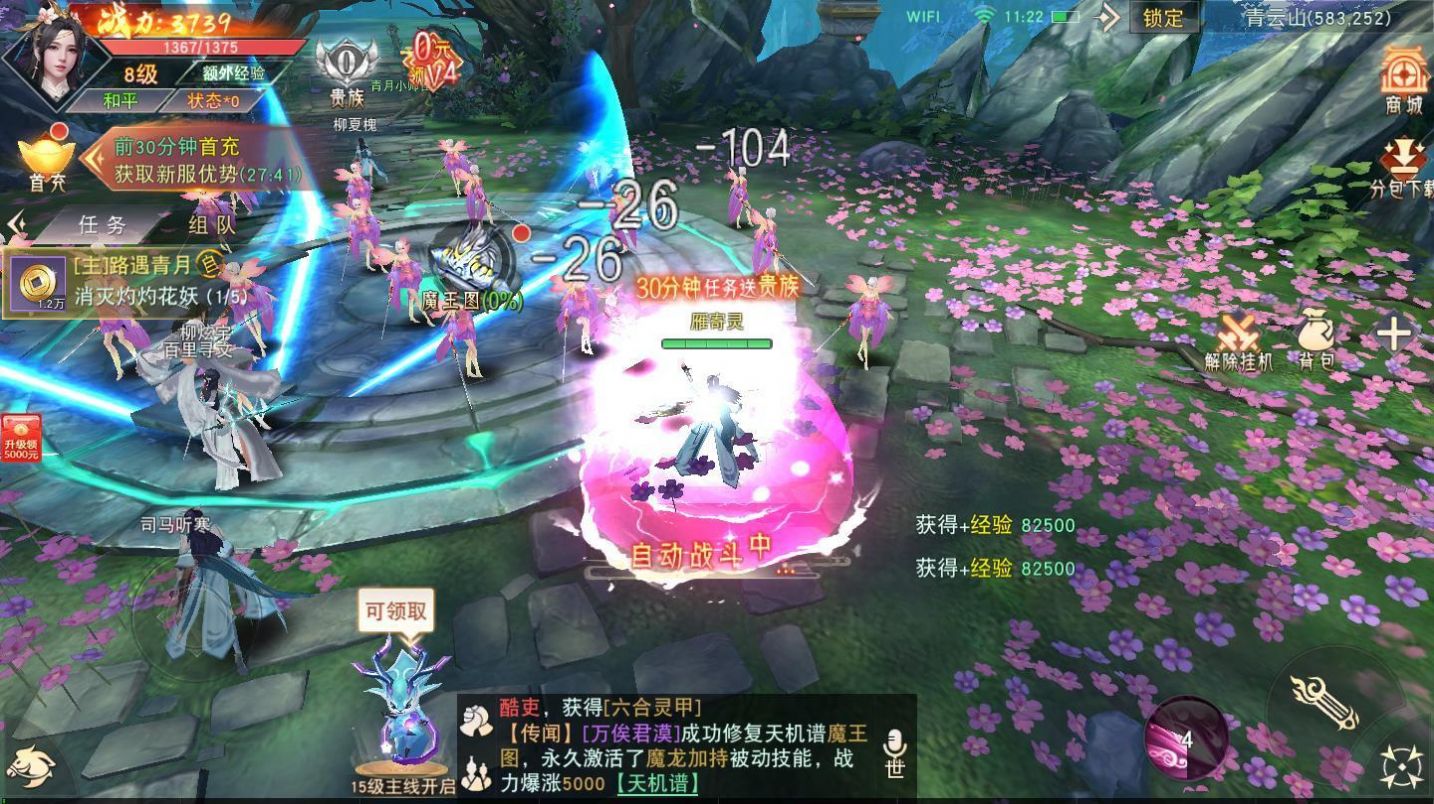Viewport: 1434px width, 804px height.
Task: Expand the right sidebar with the plus sign
Action: (1392, 330)
